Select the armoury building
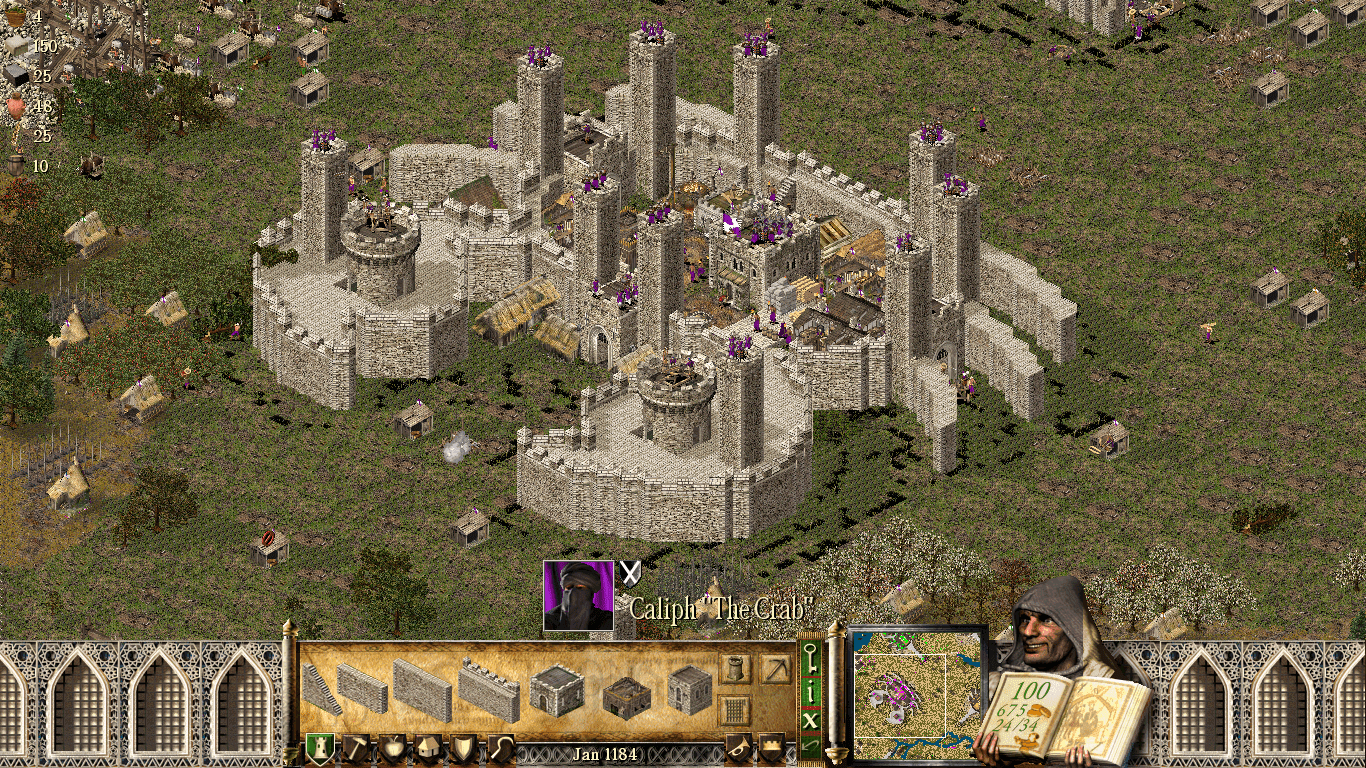Viewport: 1366px width, 768px height. pyautogui.click(x=689, y=689)
